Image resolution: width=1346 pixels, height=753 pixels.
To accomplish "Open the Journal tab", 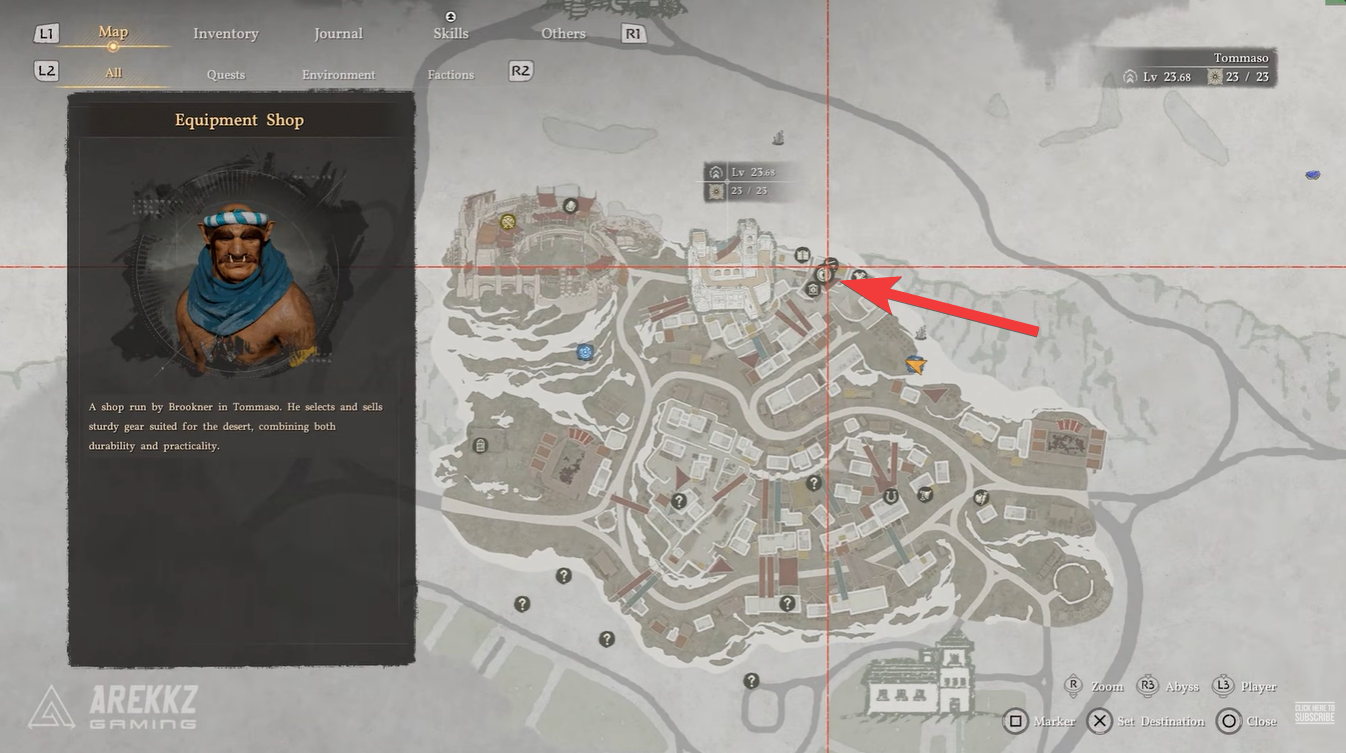I will coord(338,34).
